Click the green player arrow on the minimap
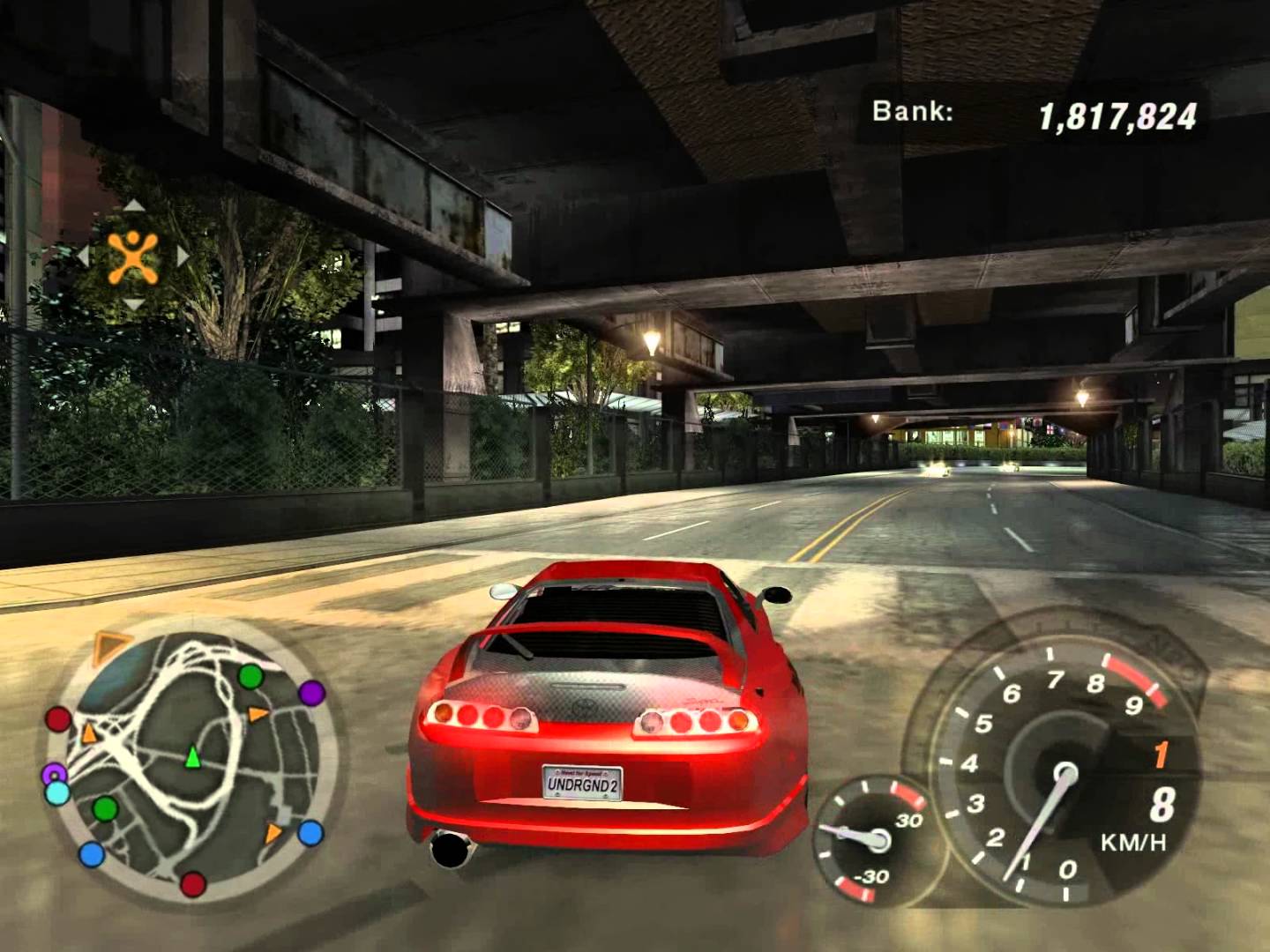The image size is (1270, 952). 192,756
